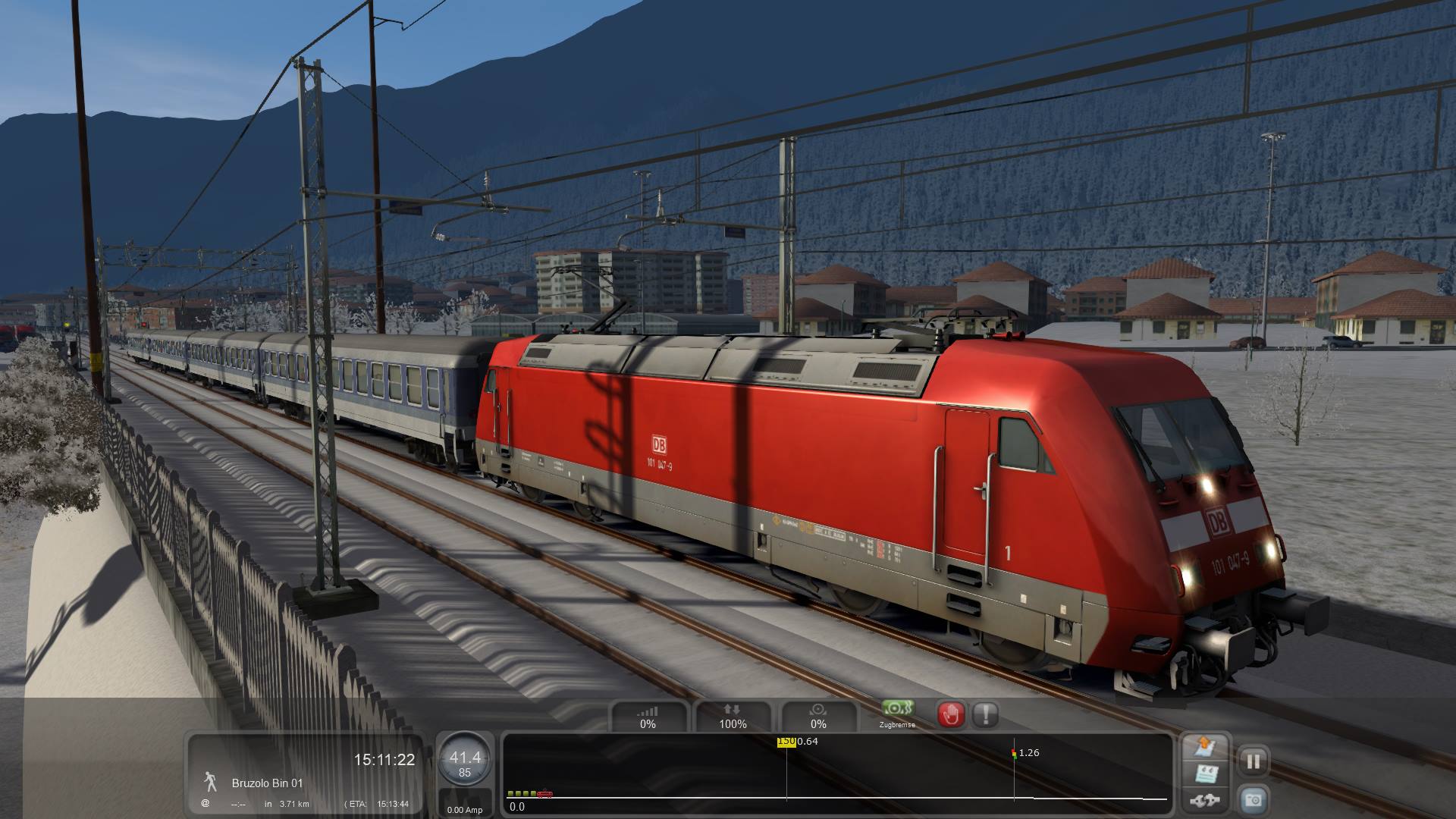This screenshot has width=1456, height=819.
Task: Show the task list notepad
Action: tap(1205, 774)
